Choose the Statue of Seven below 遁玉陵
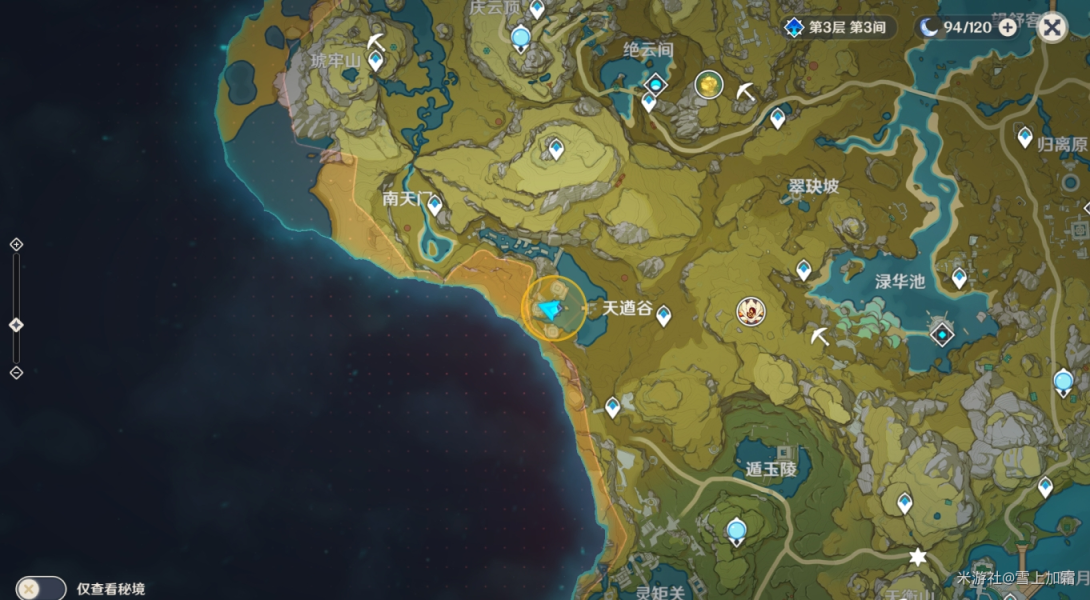Screen dimensions: 1090x600 (737, 530)
